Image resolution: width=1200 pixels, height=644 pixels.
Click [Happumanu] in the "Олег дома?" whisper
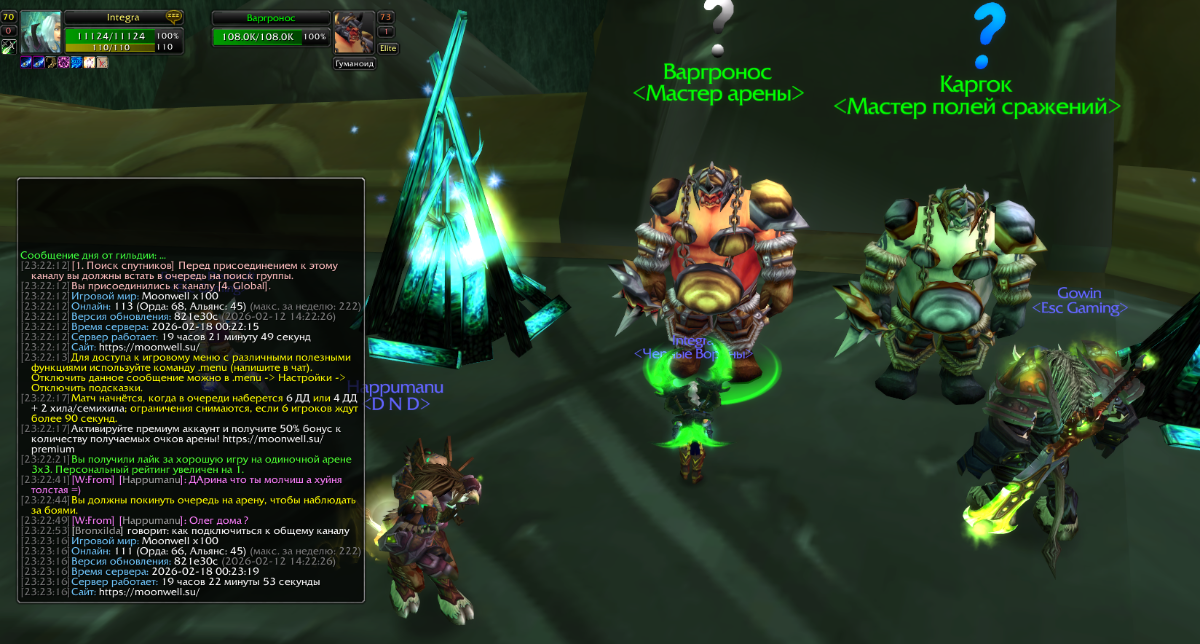pyautogui.click(x=150, y=520)
